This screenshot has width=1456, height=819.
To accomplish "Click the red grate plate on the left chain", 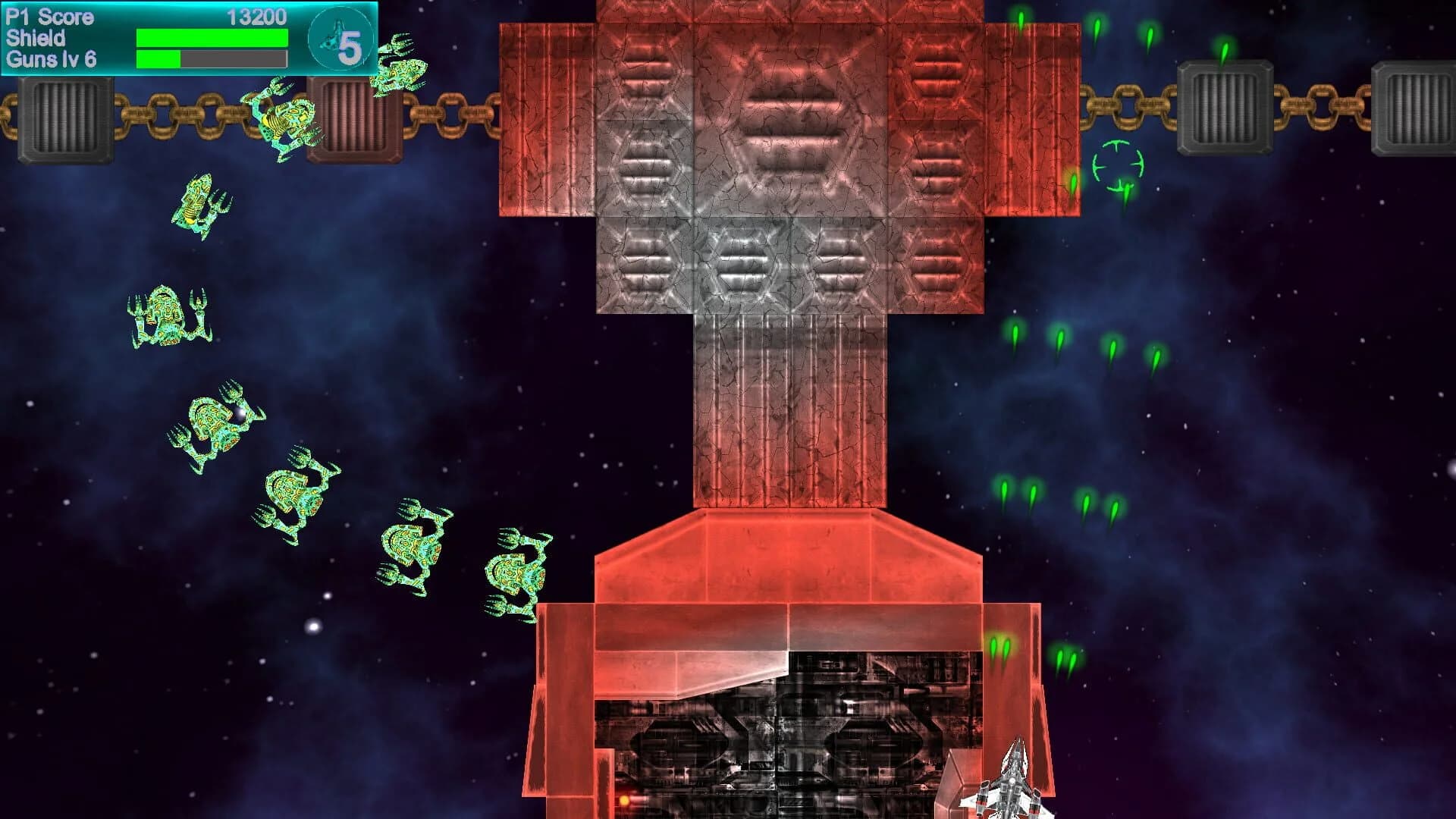I will click(x=353, y=121).
